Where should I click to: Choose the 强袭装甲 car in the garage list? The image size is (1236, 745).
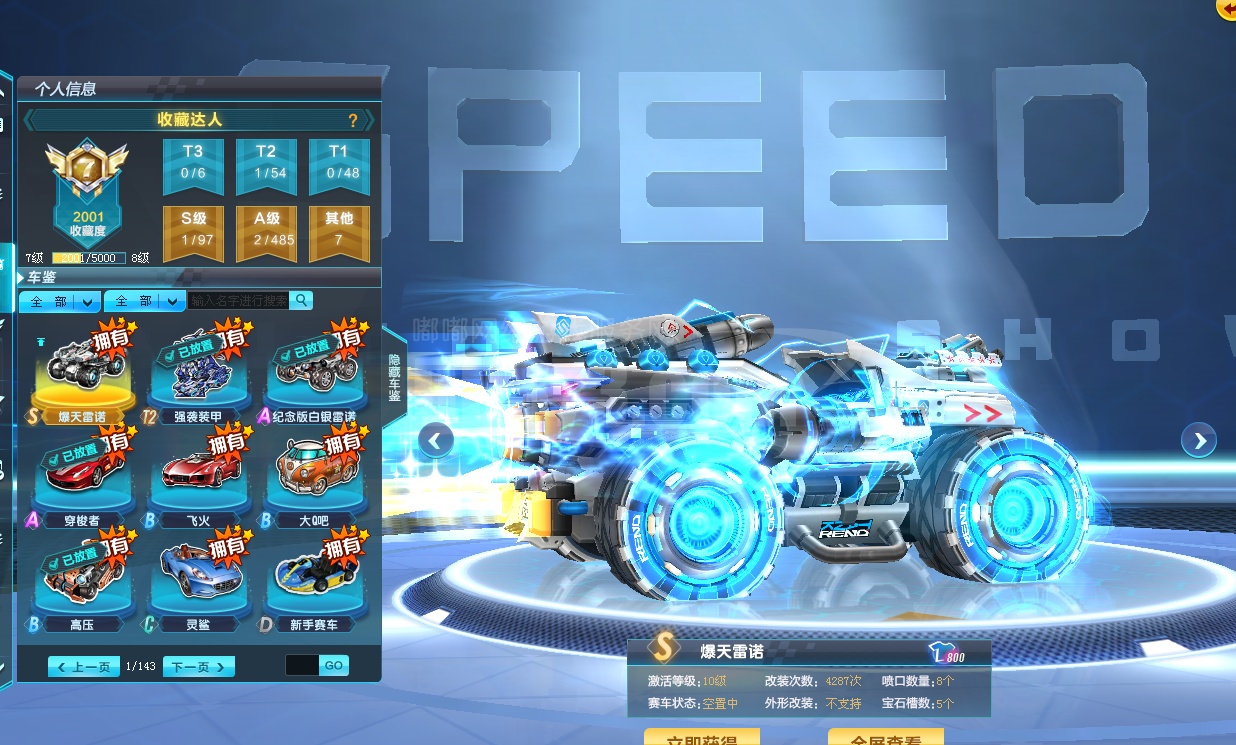198,372
